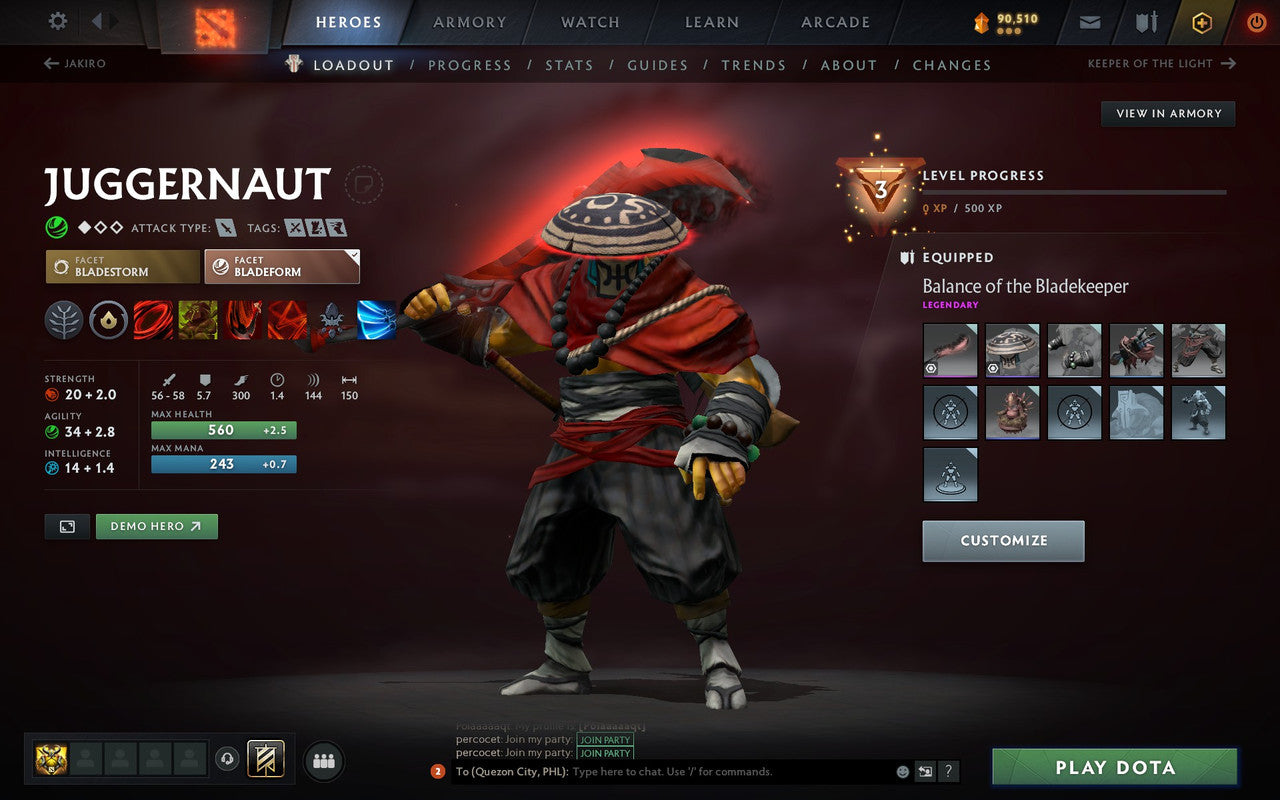Click the power button icon
This screenshot has width=1280, height=800.
[x=1256, y=21]
